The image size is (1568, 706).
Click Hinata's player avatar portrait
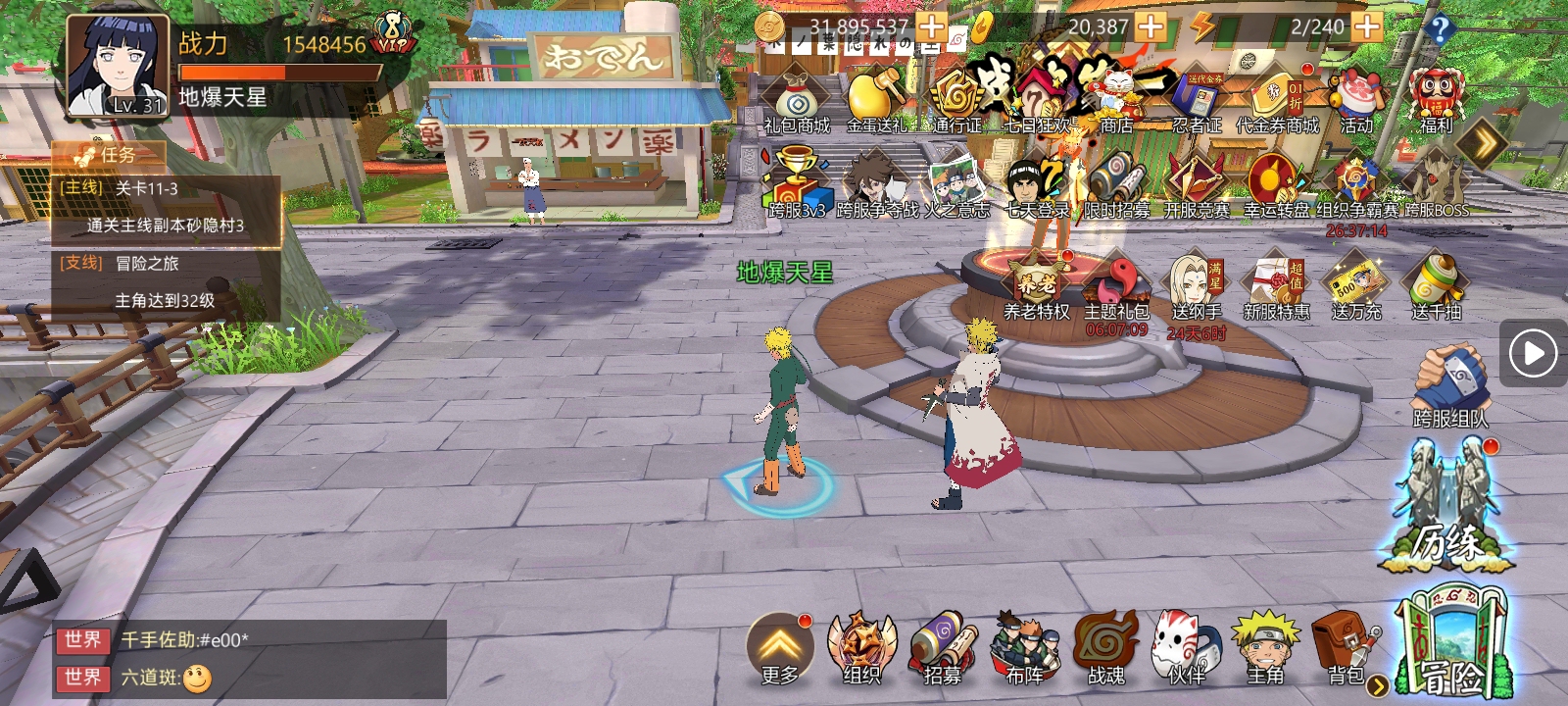(x=117, y=66)
